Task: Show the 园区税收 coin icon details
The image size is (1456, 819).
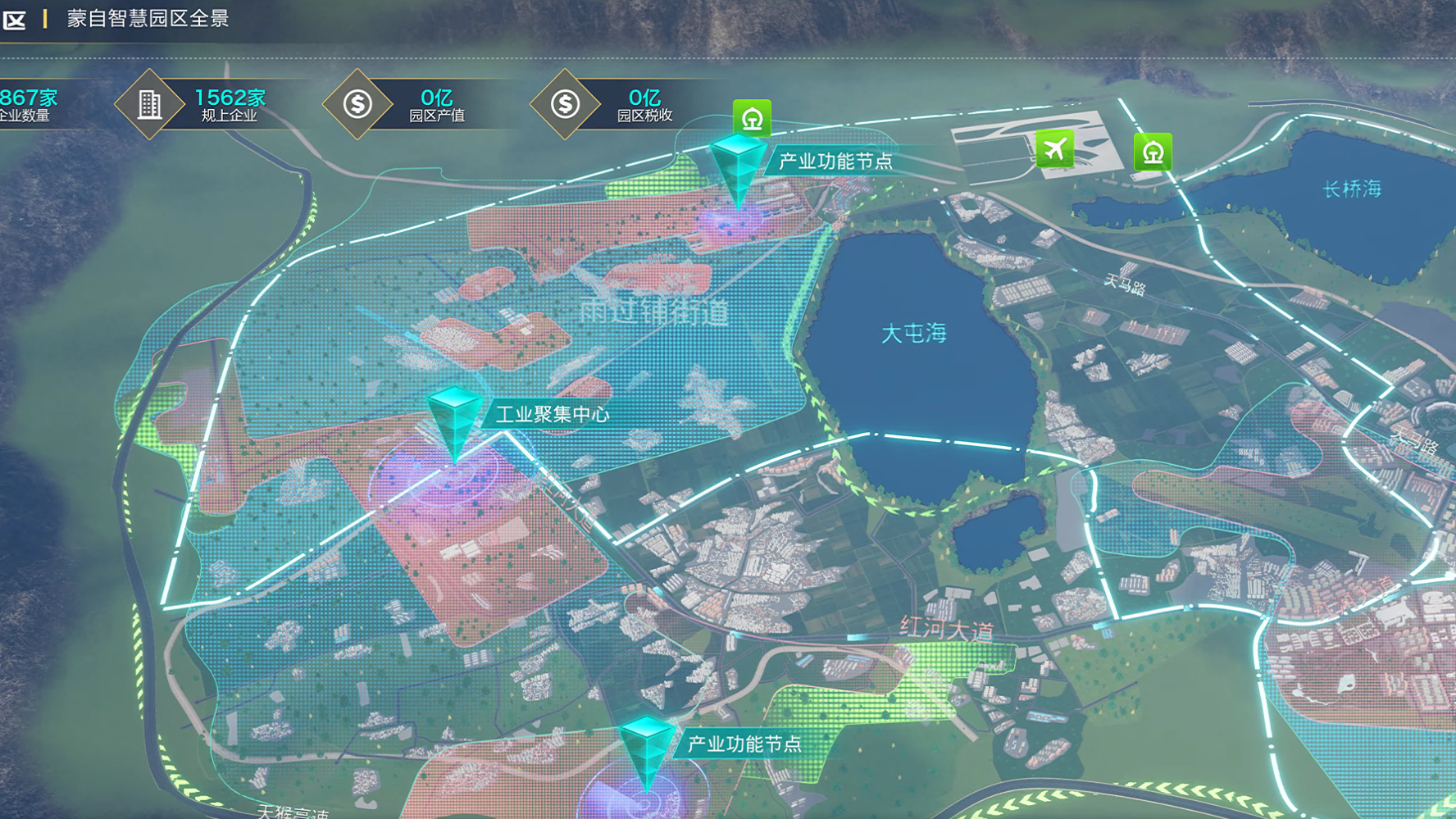Action: pyautogui.click(x=565, y=105)
